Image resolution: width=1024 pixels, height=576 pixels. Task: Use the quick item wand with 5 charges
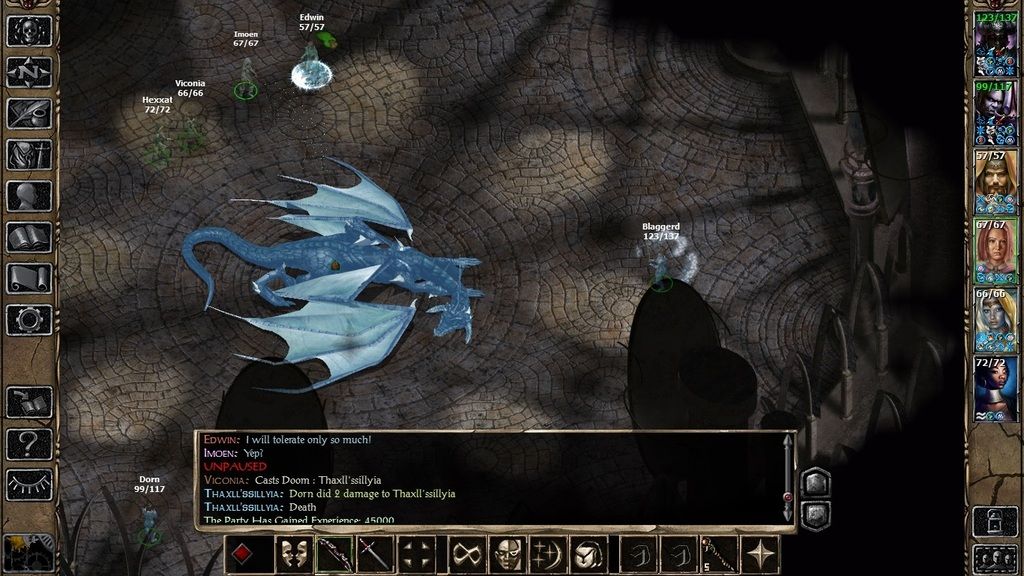(721, 554)
